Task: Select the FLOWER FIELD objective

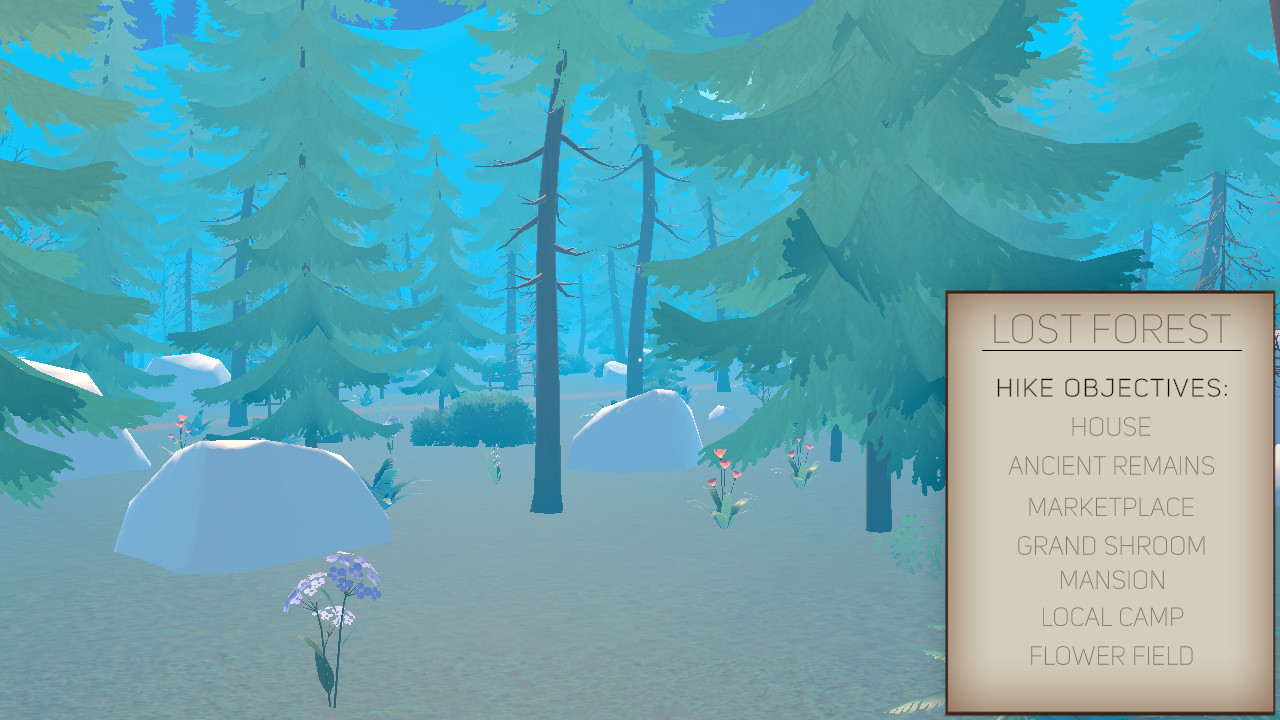Action: point(1110,656)
